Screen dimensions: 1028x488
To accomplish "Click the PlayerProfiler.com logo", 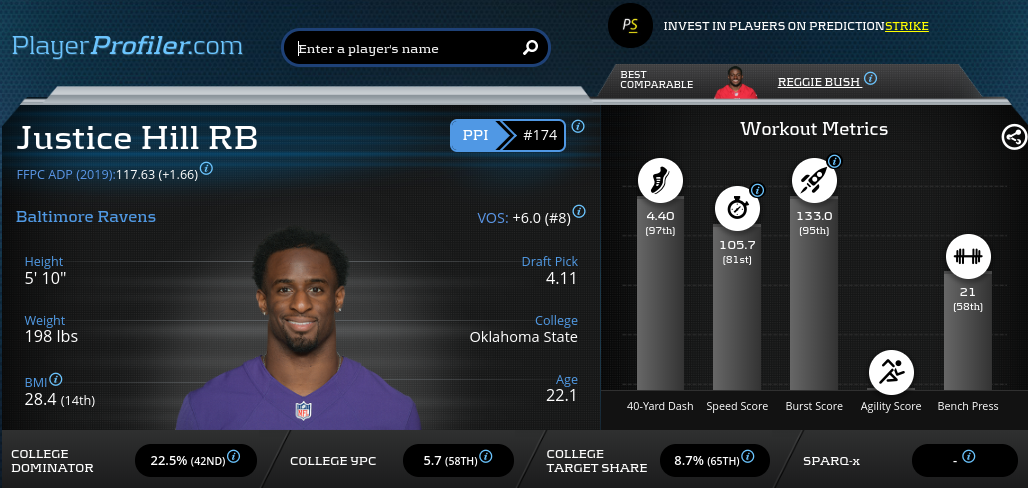I will pos(127,46).
